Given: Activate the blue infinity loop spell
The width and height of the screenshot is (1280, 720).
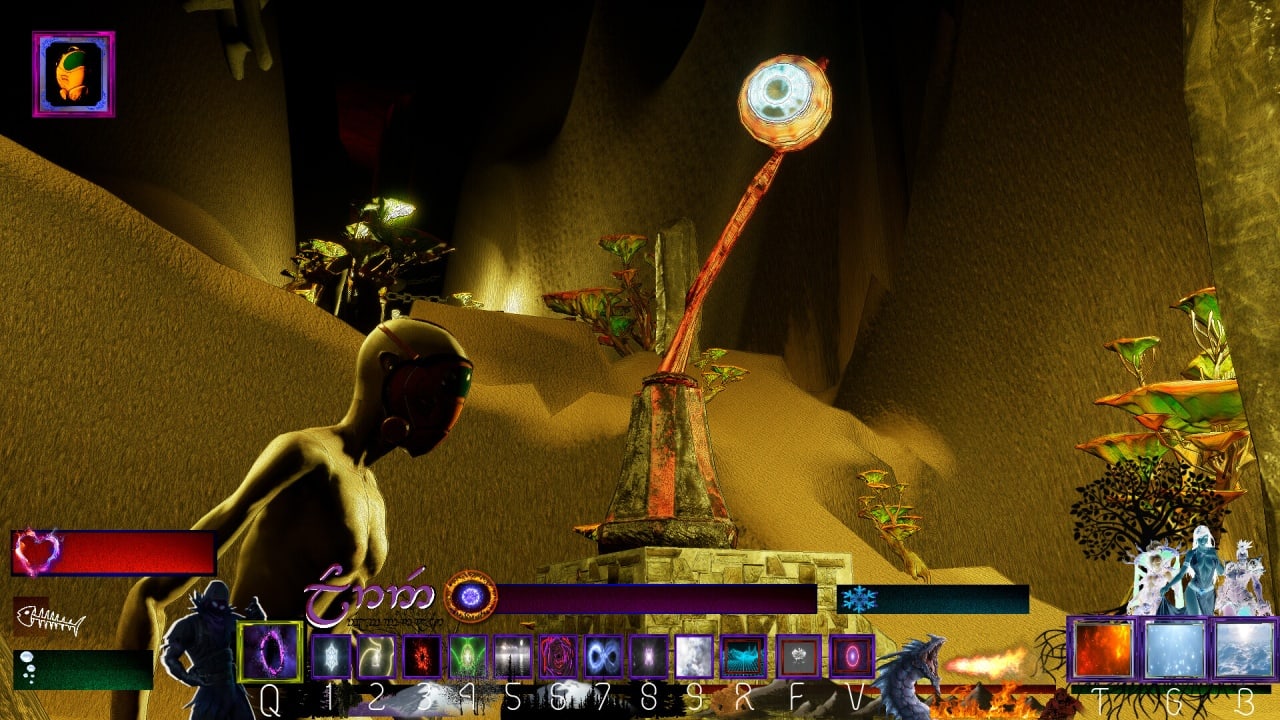Looking at the screenshot, I should tap(603, 657).
